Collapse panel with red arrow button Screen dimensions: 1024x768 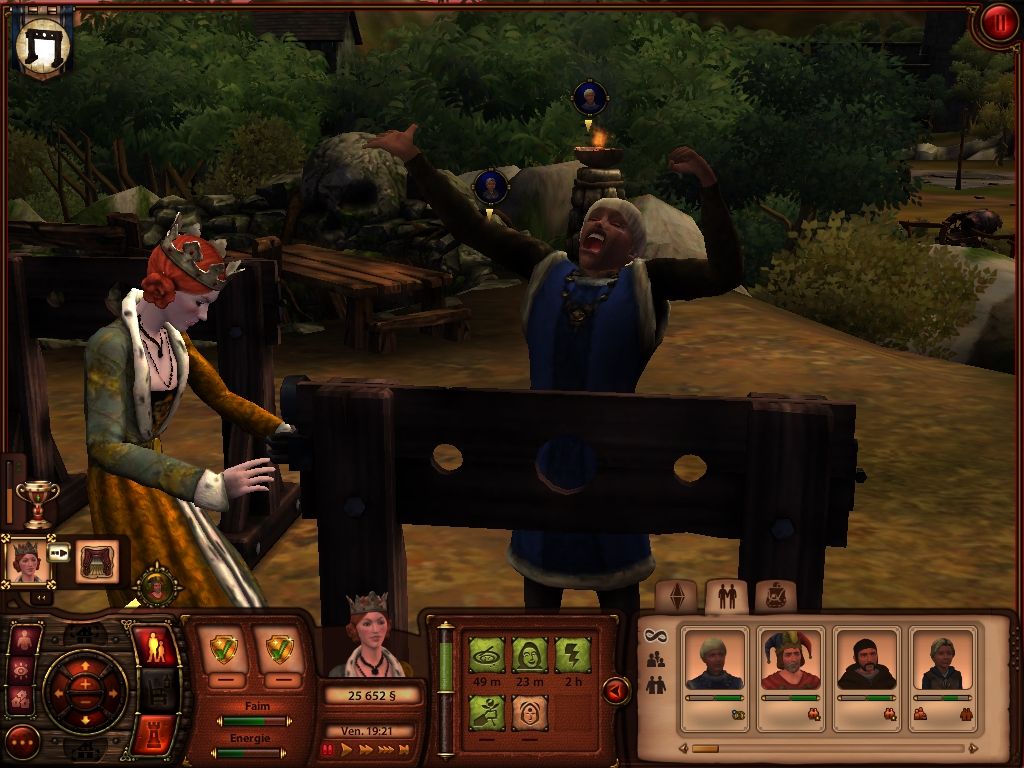pyautogui.click(x=616, y=690)
